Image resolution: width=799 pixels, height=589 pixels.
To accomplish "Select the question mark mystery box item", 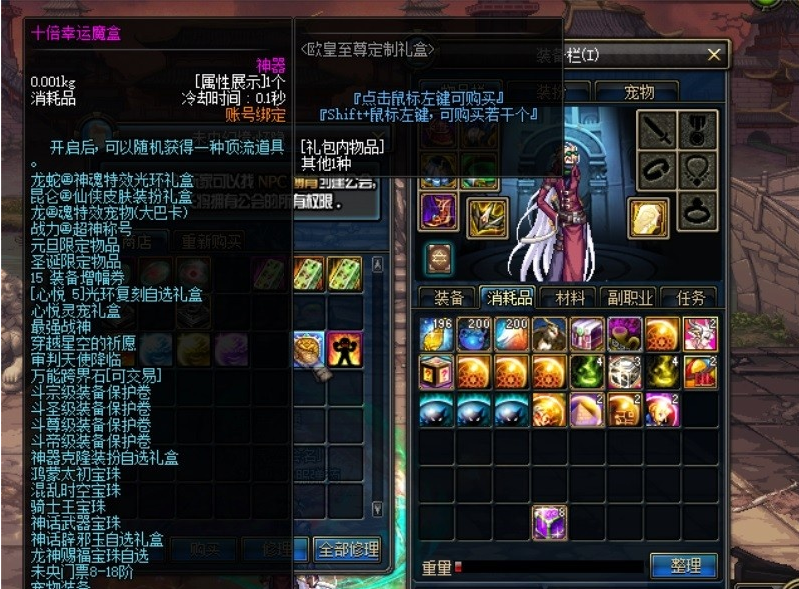I will point(438,372).
